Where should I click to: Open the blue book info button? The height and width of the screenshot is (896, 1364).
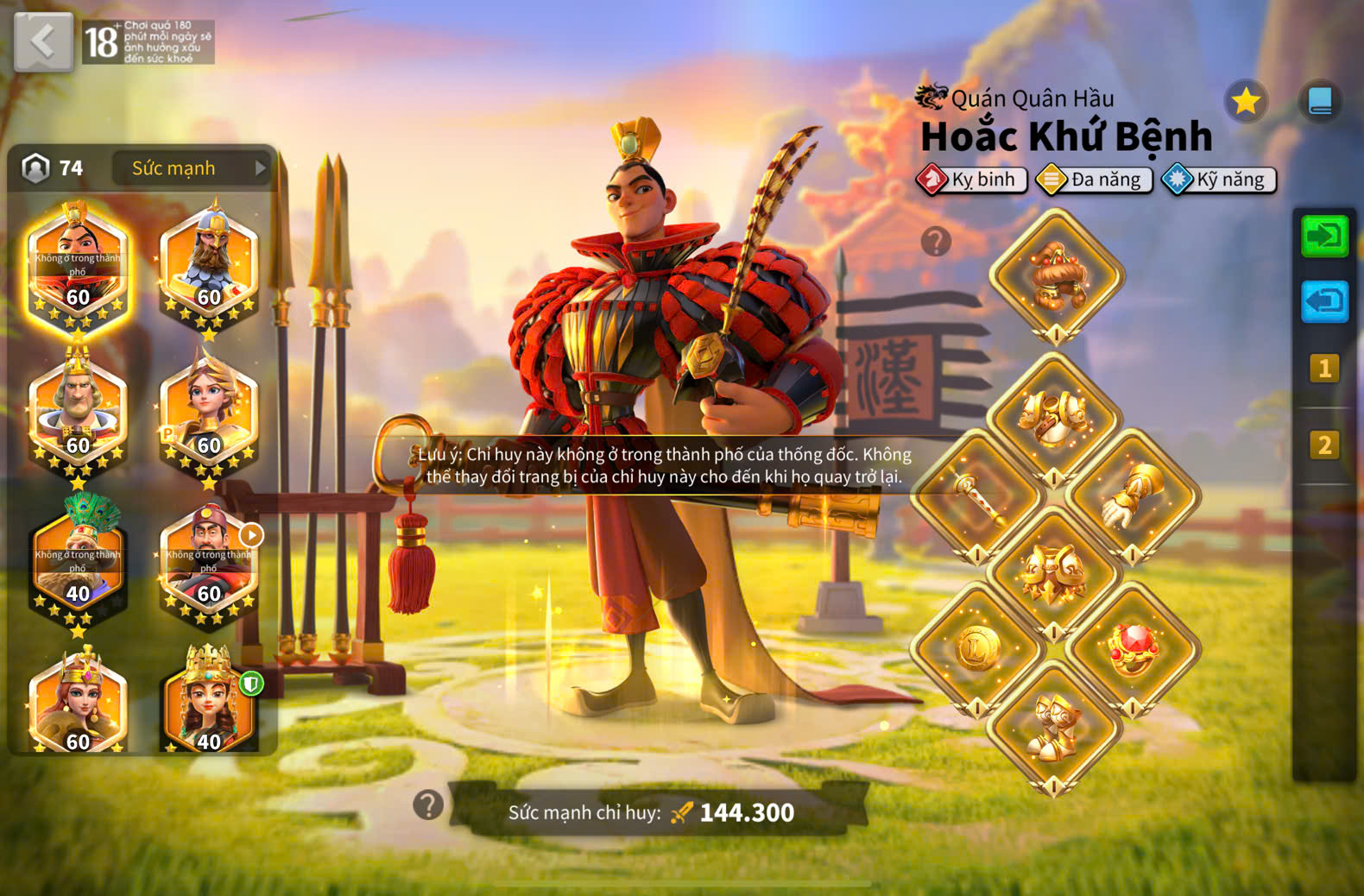click(1320, 102)
